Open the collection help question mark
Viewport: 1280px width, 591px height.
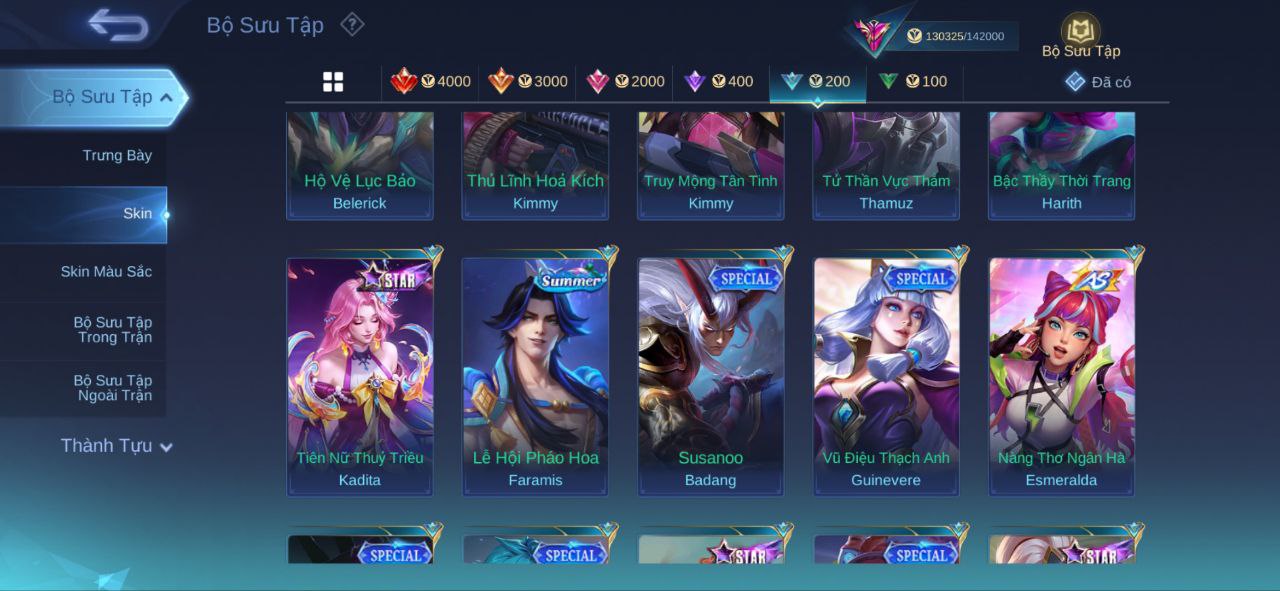[x=352, y=24]
